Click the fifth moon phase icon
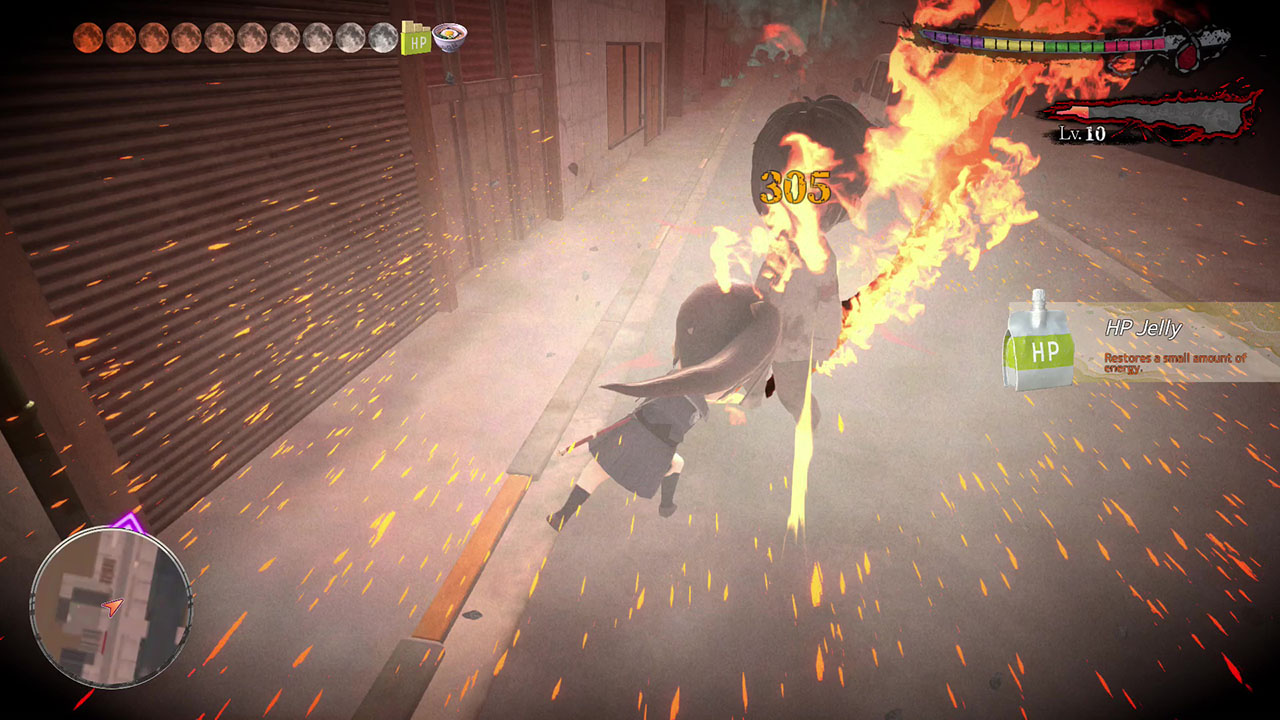Image resolution: width=1280 pixels, height=720 pixels. point(220,35)
